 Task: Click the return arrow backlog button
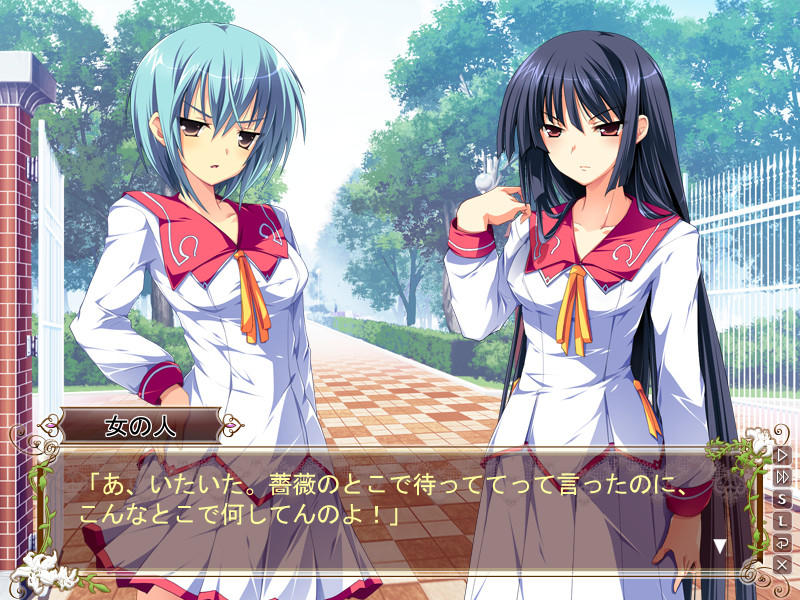[781, 543]
